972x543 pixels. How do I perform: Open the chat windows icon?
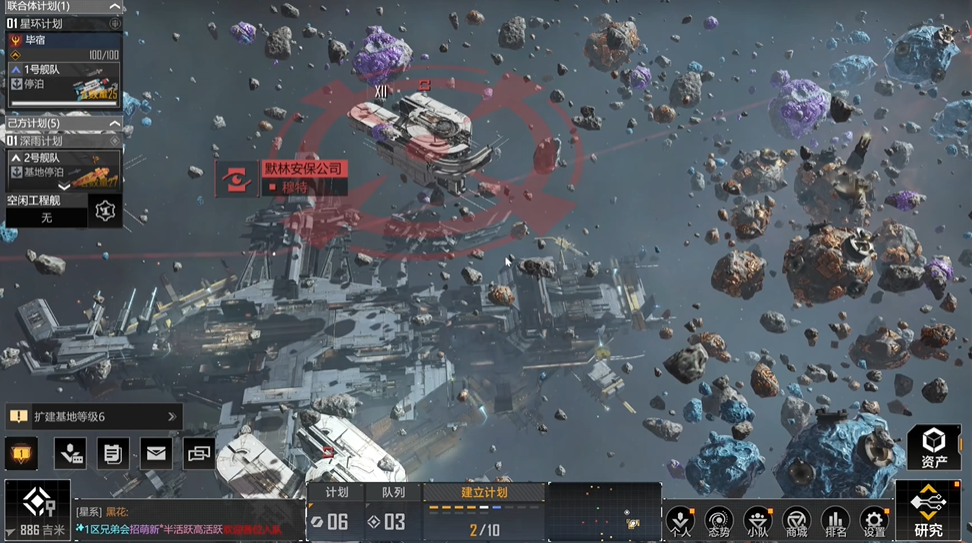point(199,454)
